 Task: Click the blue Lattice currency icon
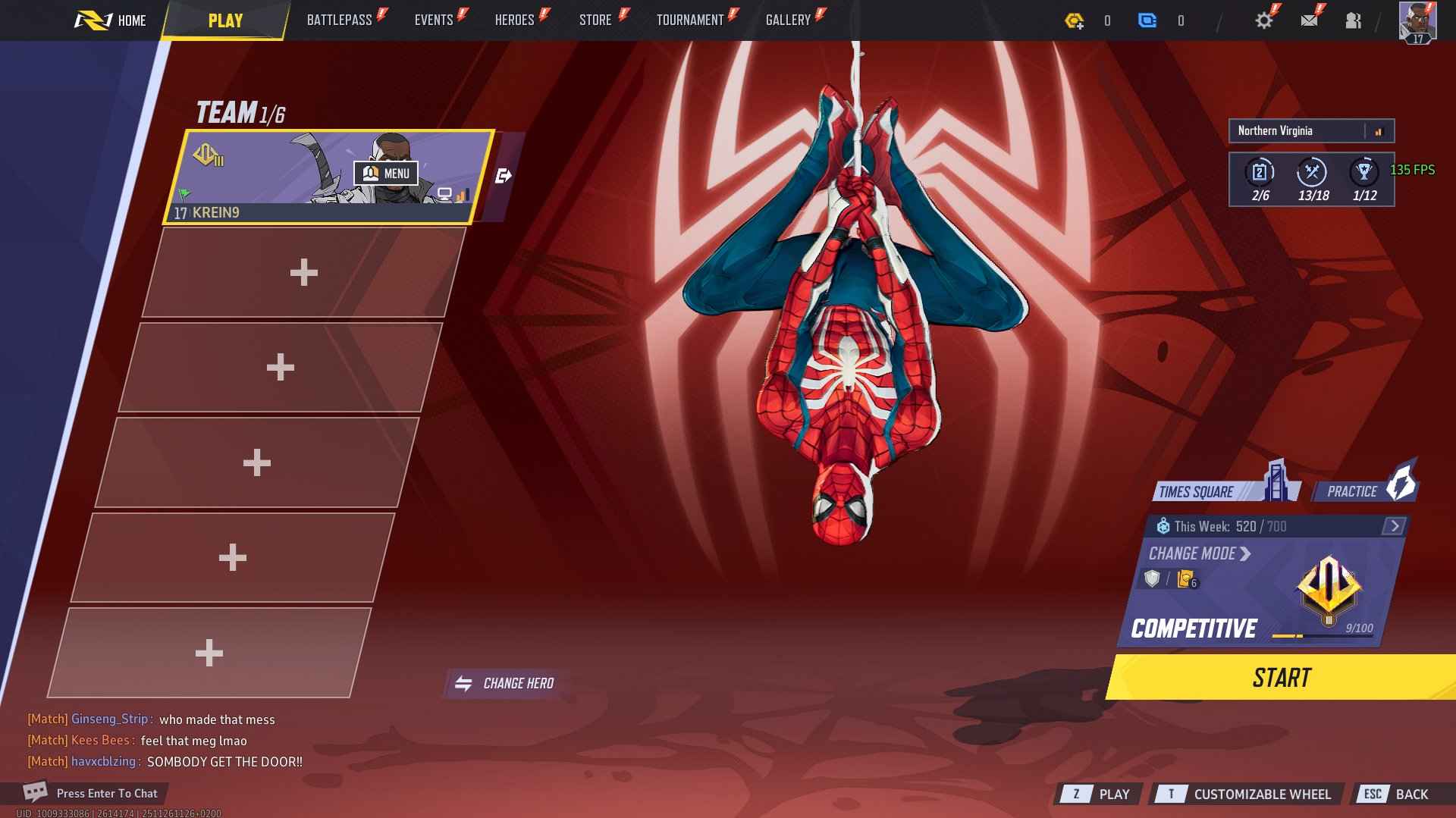click(1147, 21)
